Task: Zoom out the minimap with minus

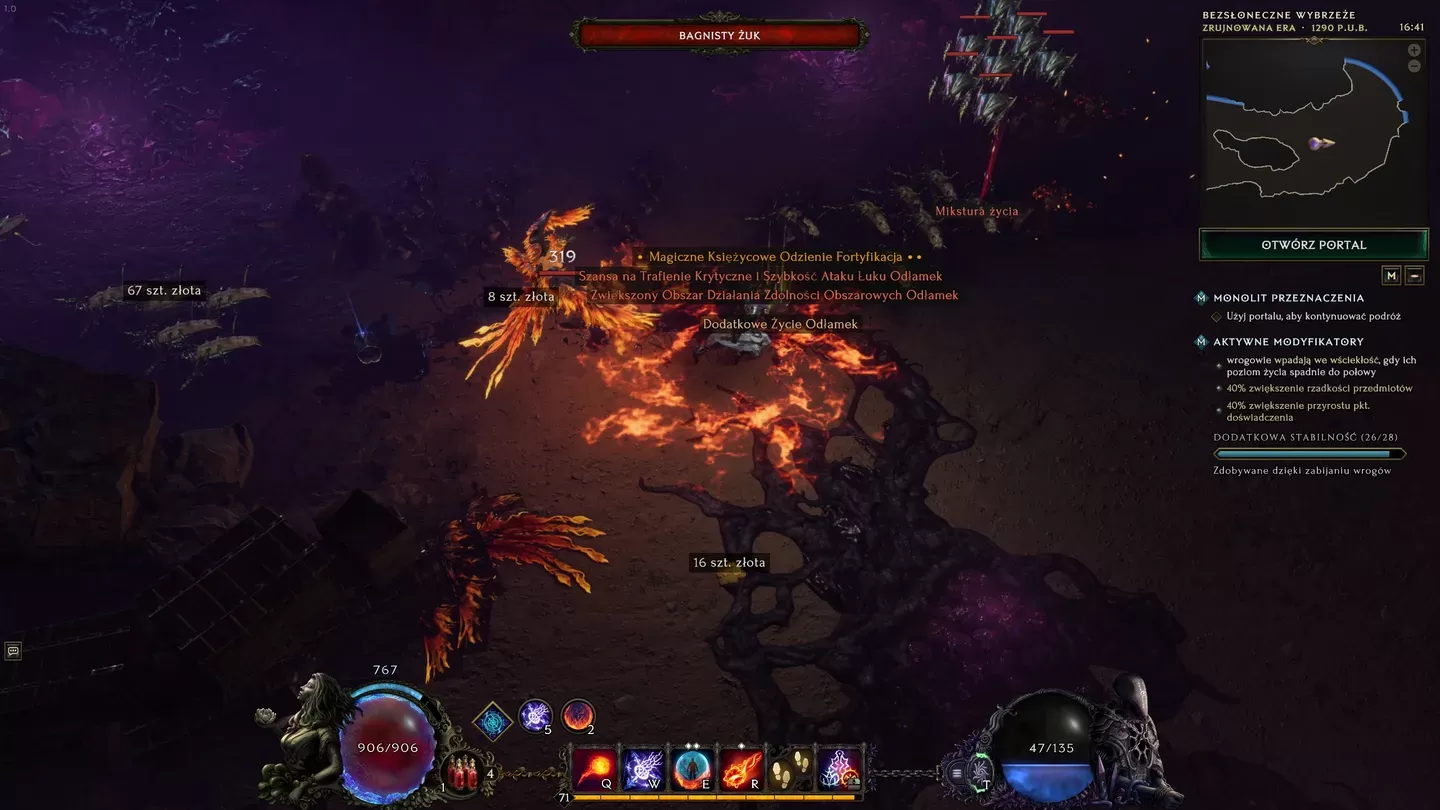Action: click(1414, 67)
